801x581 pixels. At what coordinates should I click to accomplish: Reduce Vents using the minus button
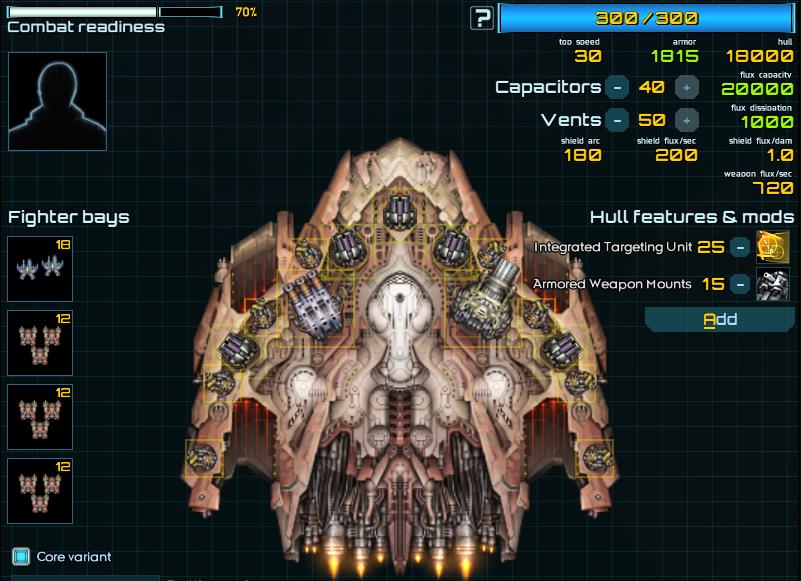point(618,120)
